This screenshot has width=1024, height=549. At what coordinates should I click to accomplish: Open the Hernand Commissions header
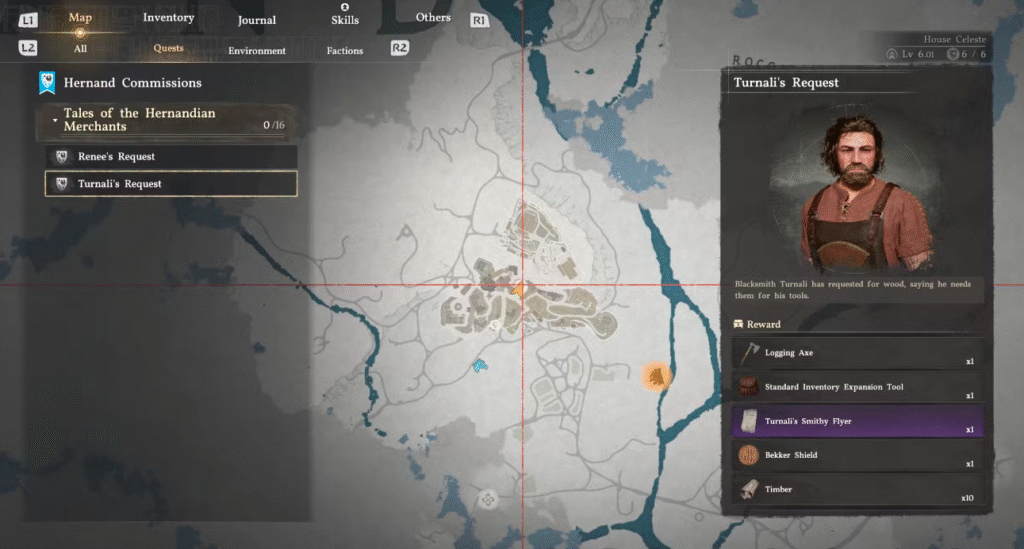132,83
